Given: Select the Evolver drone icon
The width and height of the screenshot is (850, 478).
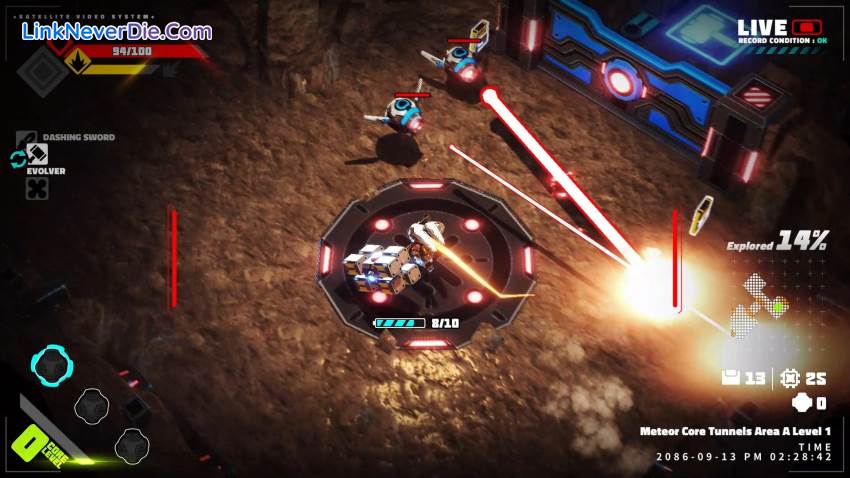Looking at the screenshot, I should coord(37,188).
